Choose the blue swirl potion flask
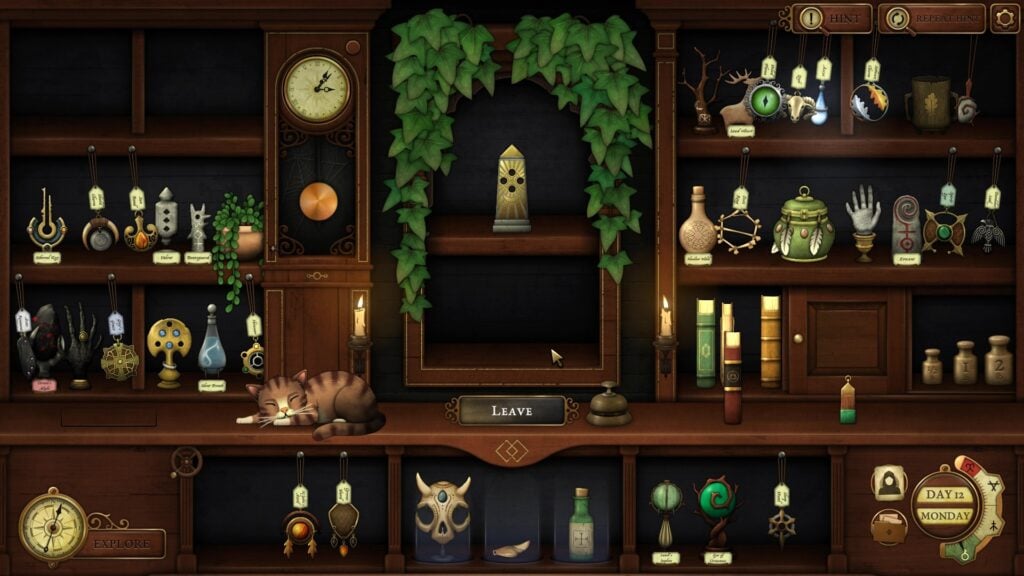 212,344
